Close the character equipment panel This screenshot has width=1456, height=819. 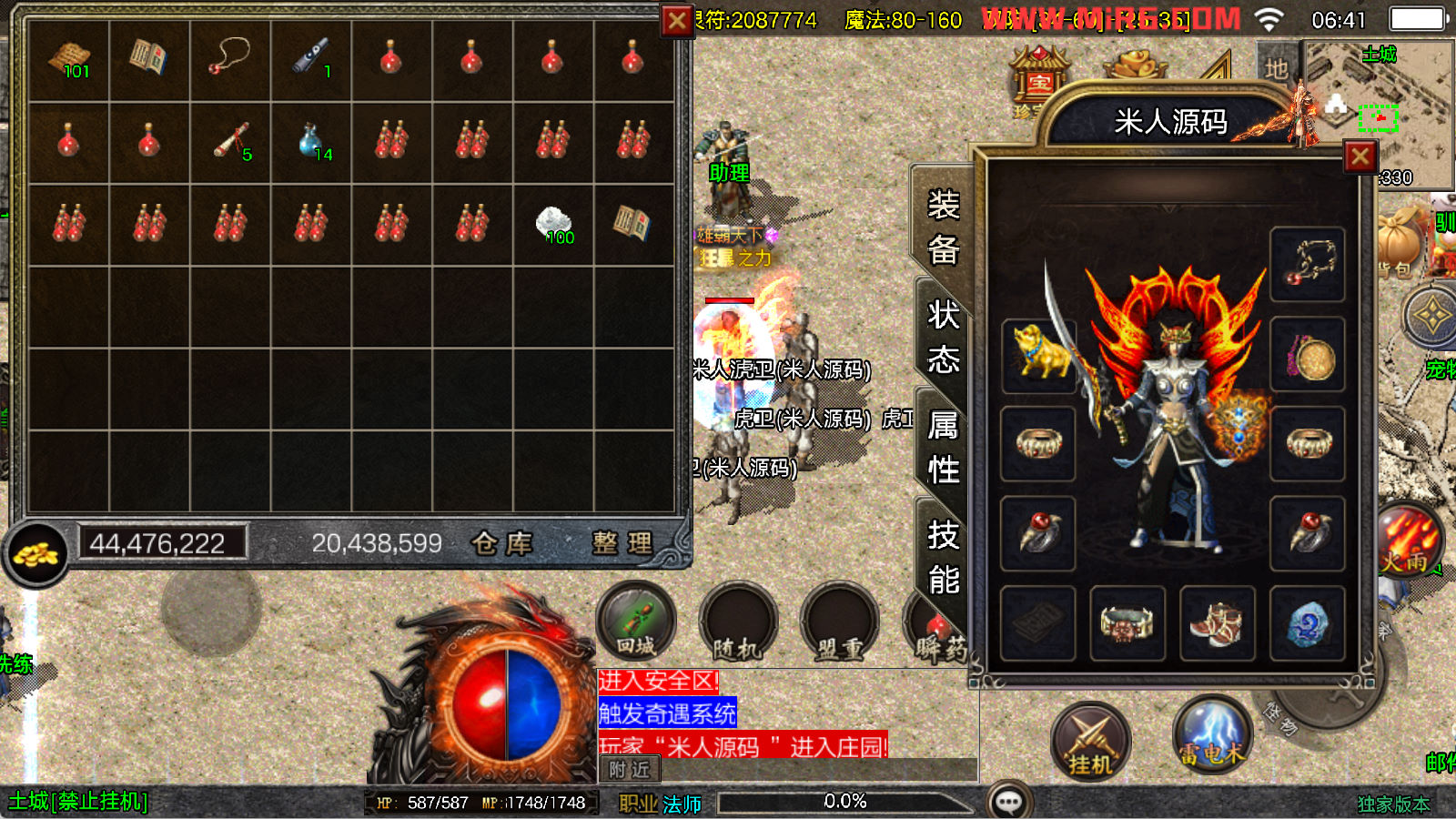pyautogui.click(x=1360, y=157)
